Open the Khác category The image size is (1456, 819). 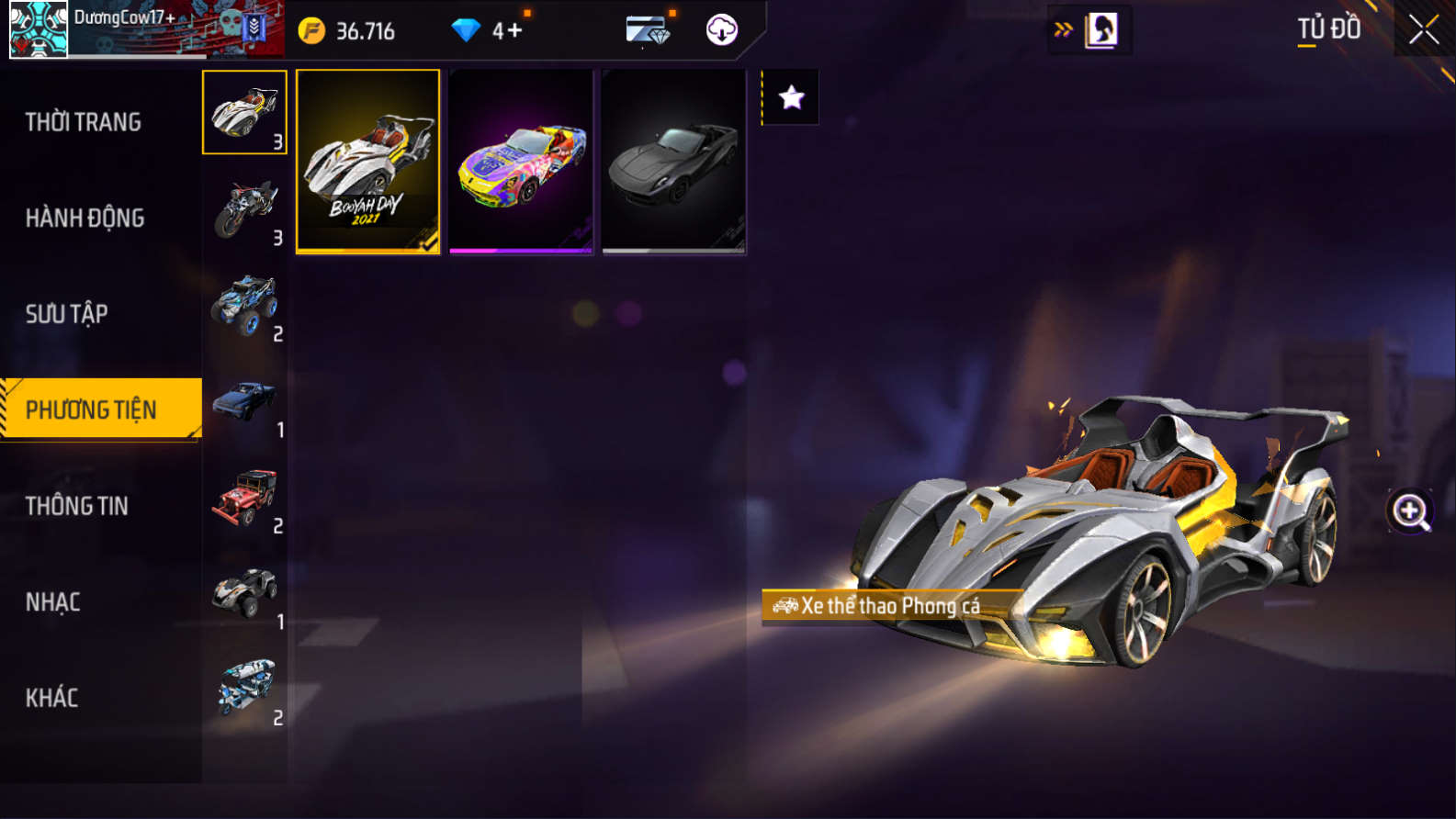coord(52,698)
